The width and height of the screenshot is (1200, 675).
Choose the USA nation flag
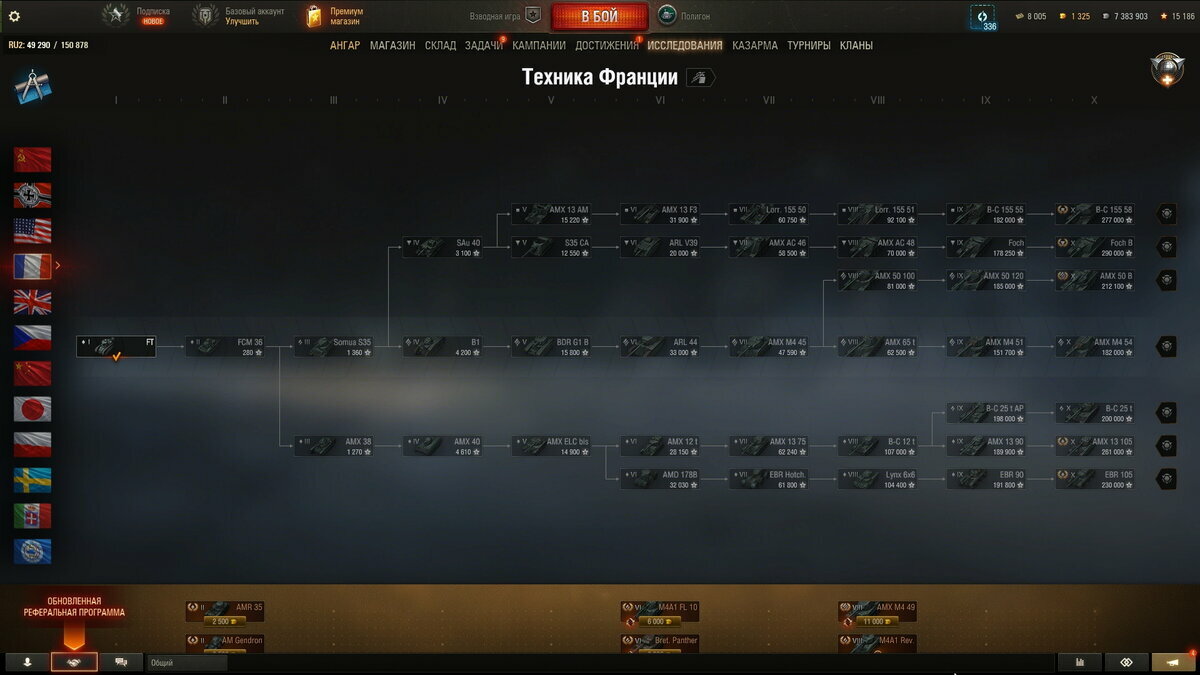point(32,231)
